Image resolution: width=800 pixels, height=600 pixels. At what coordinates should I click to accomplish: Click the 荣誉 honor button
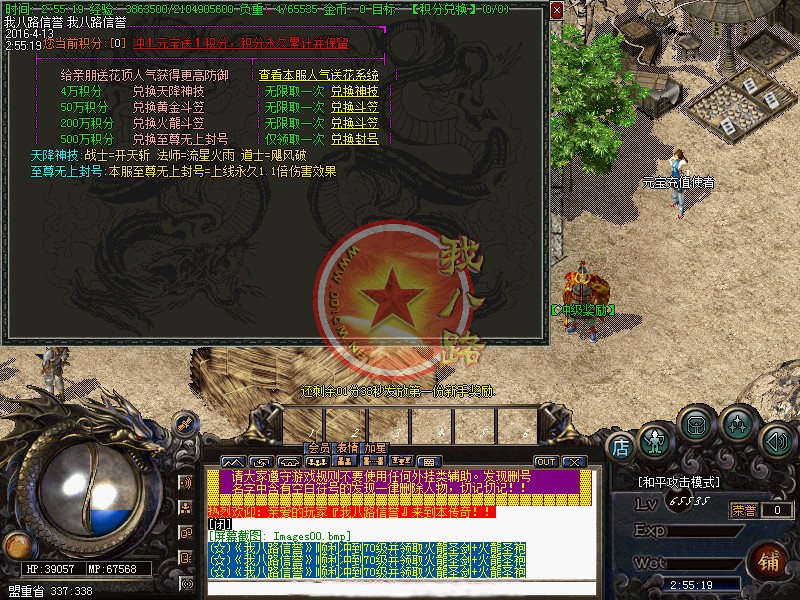744,510
